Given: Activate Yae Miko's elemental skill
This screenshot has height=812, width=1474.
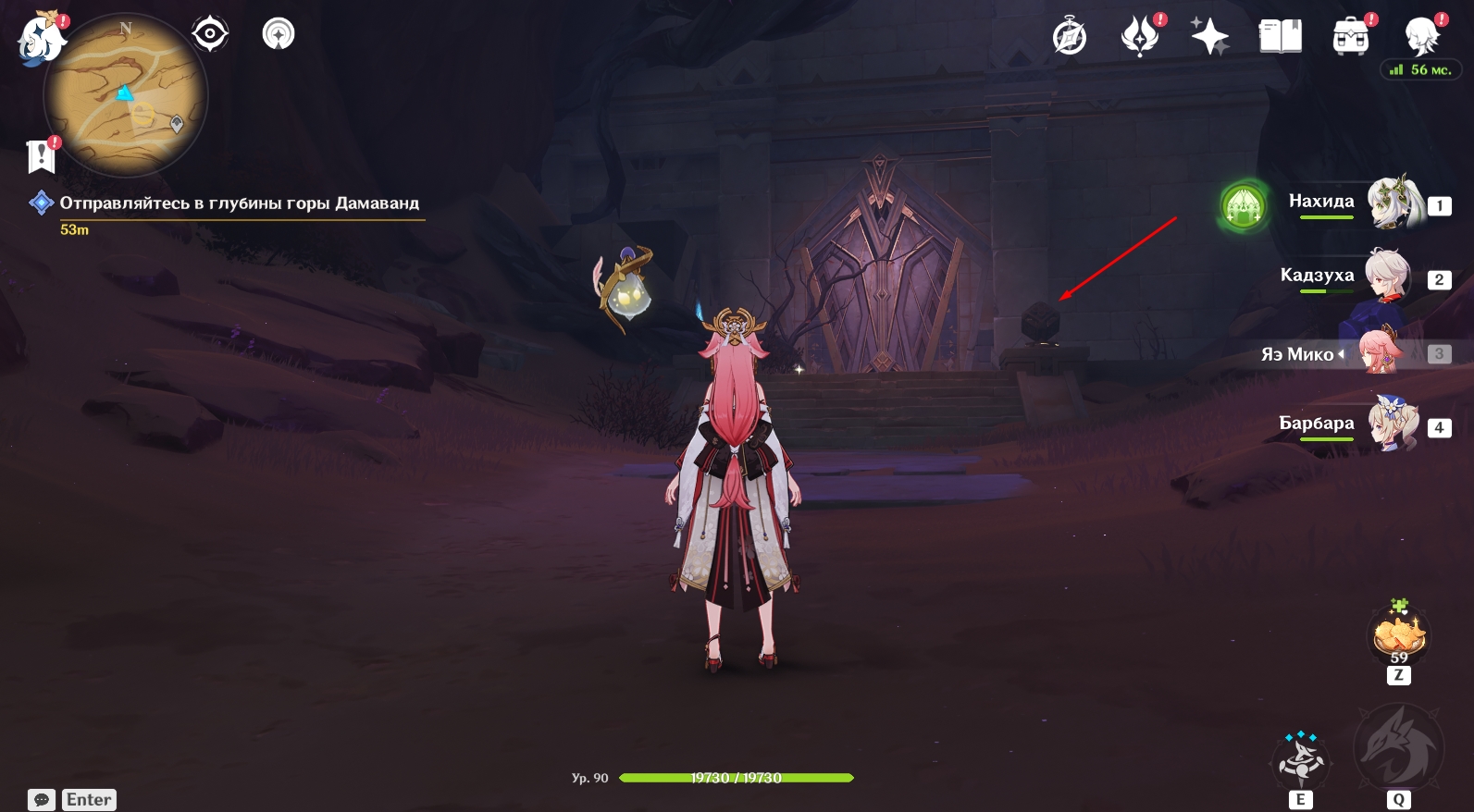Looking at the screenshot, I should tap(1301, 759).
